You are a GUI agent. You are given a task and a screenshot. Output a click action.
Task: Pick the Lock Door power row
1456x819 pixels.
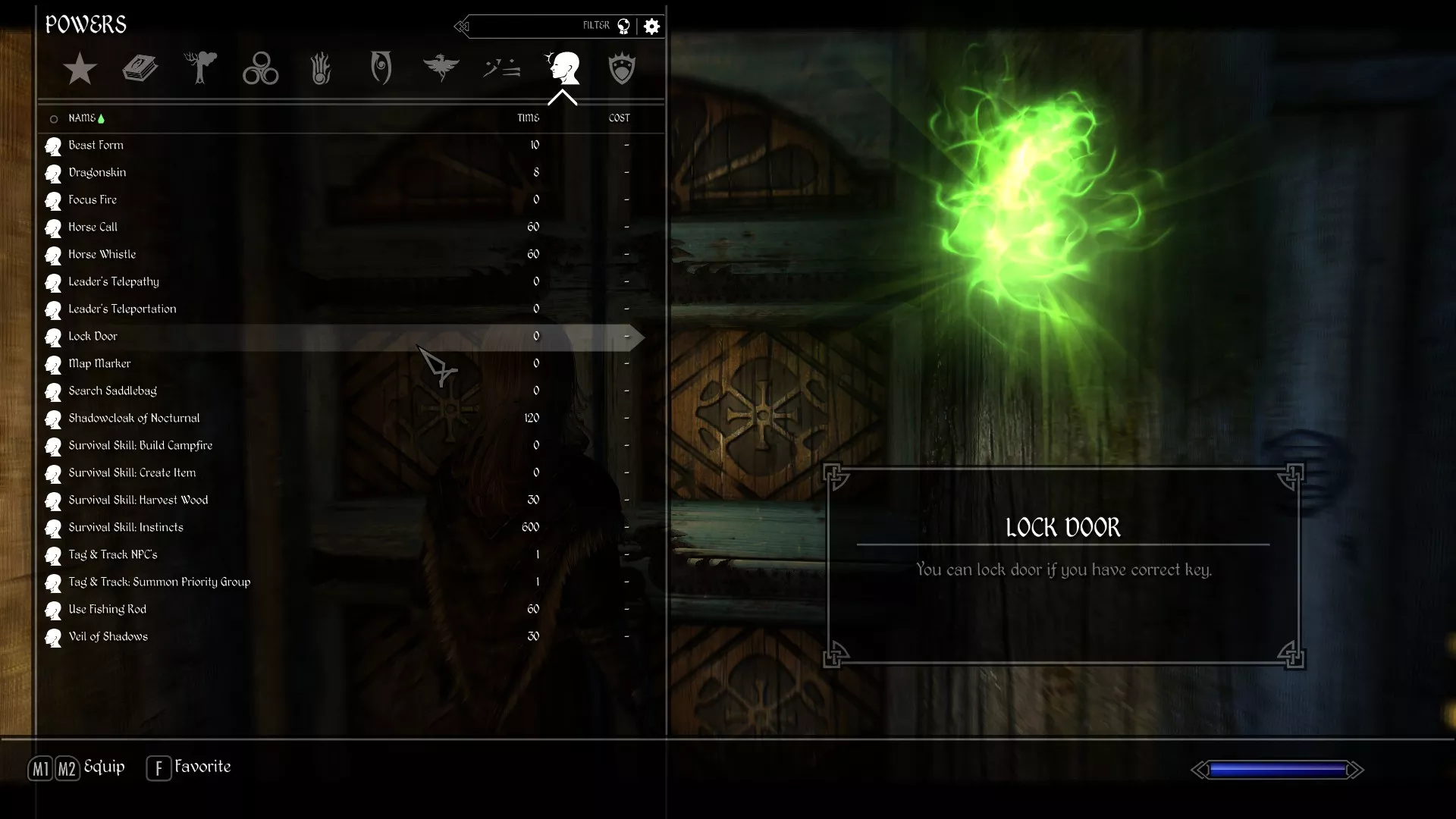pos(93,337)
